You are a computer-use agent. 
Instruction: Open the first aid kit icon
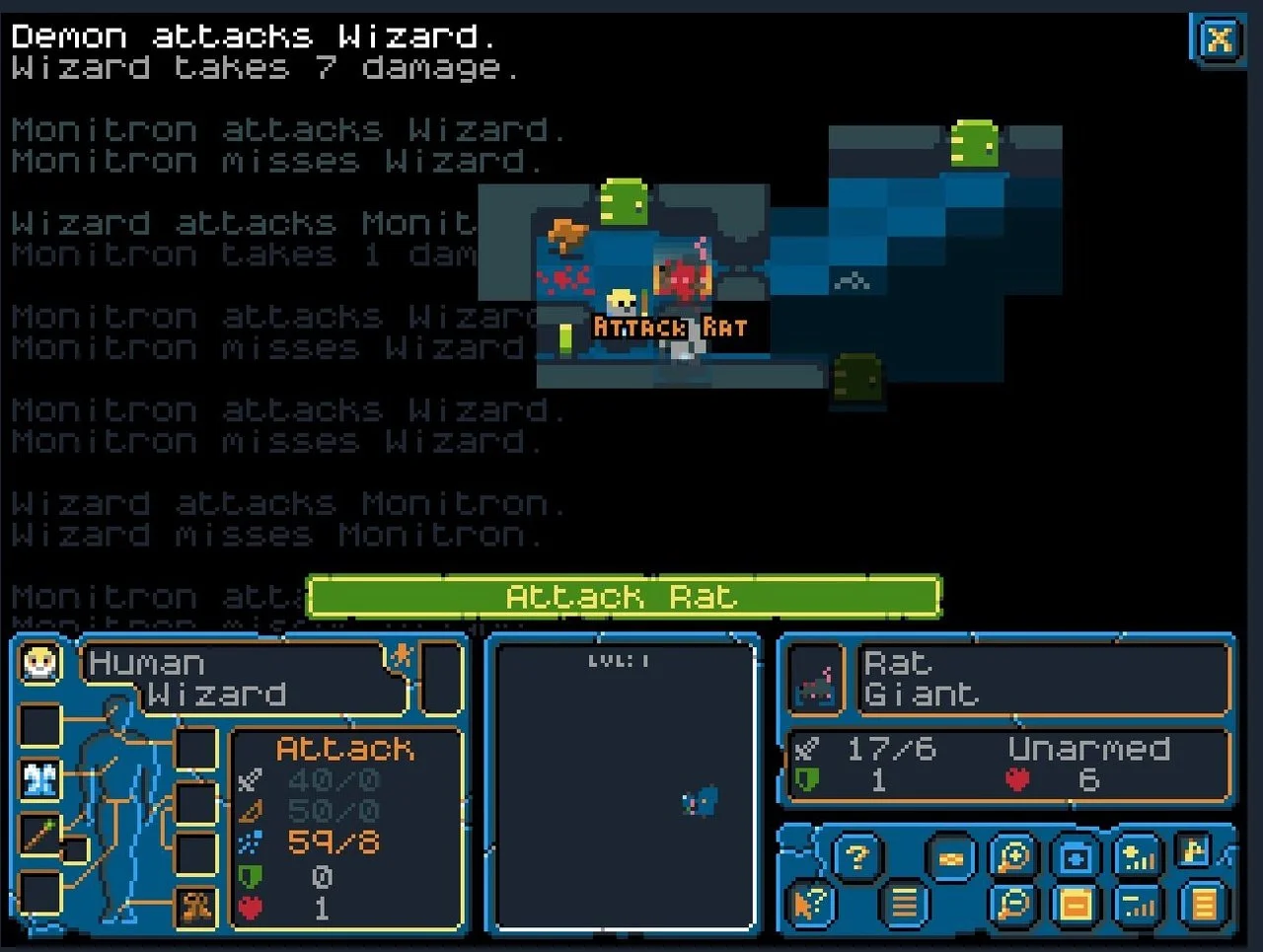(1074, 855)
